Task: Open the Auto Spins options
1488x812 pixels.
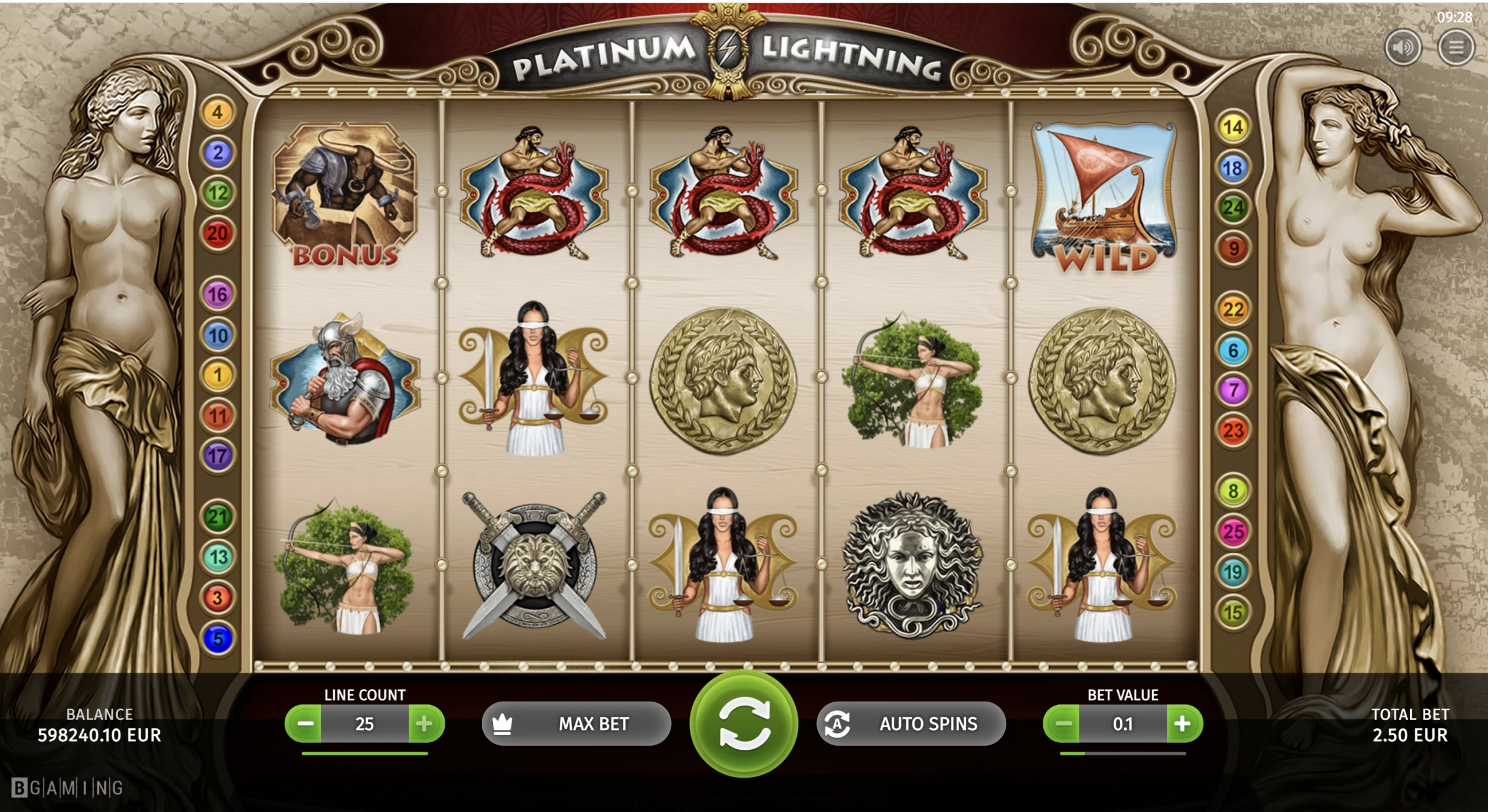Action: click(911, 724)
